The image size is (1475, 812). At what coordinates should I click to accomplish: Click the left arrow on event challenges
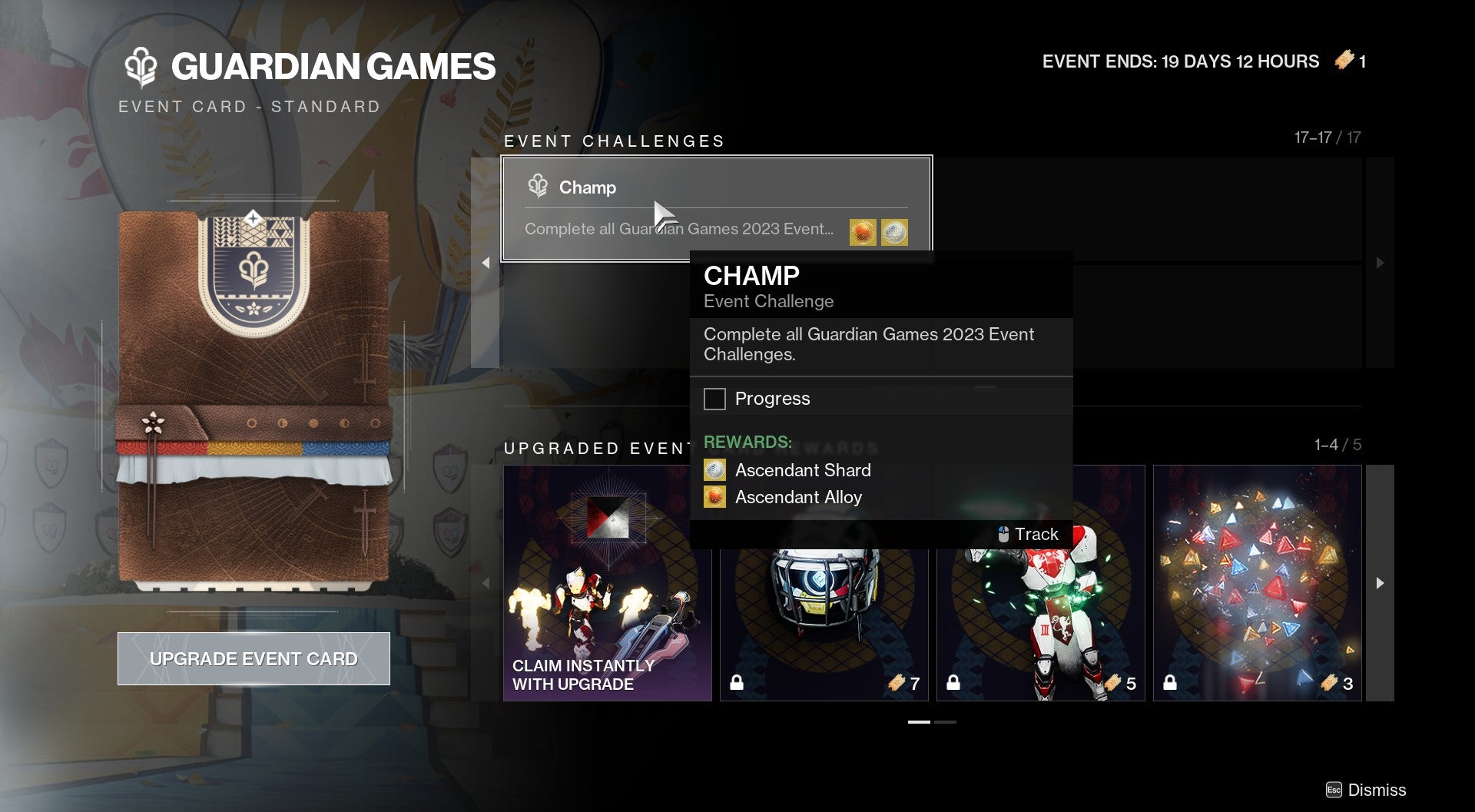coord(486,262)
